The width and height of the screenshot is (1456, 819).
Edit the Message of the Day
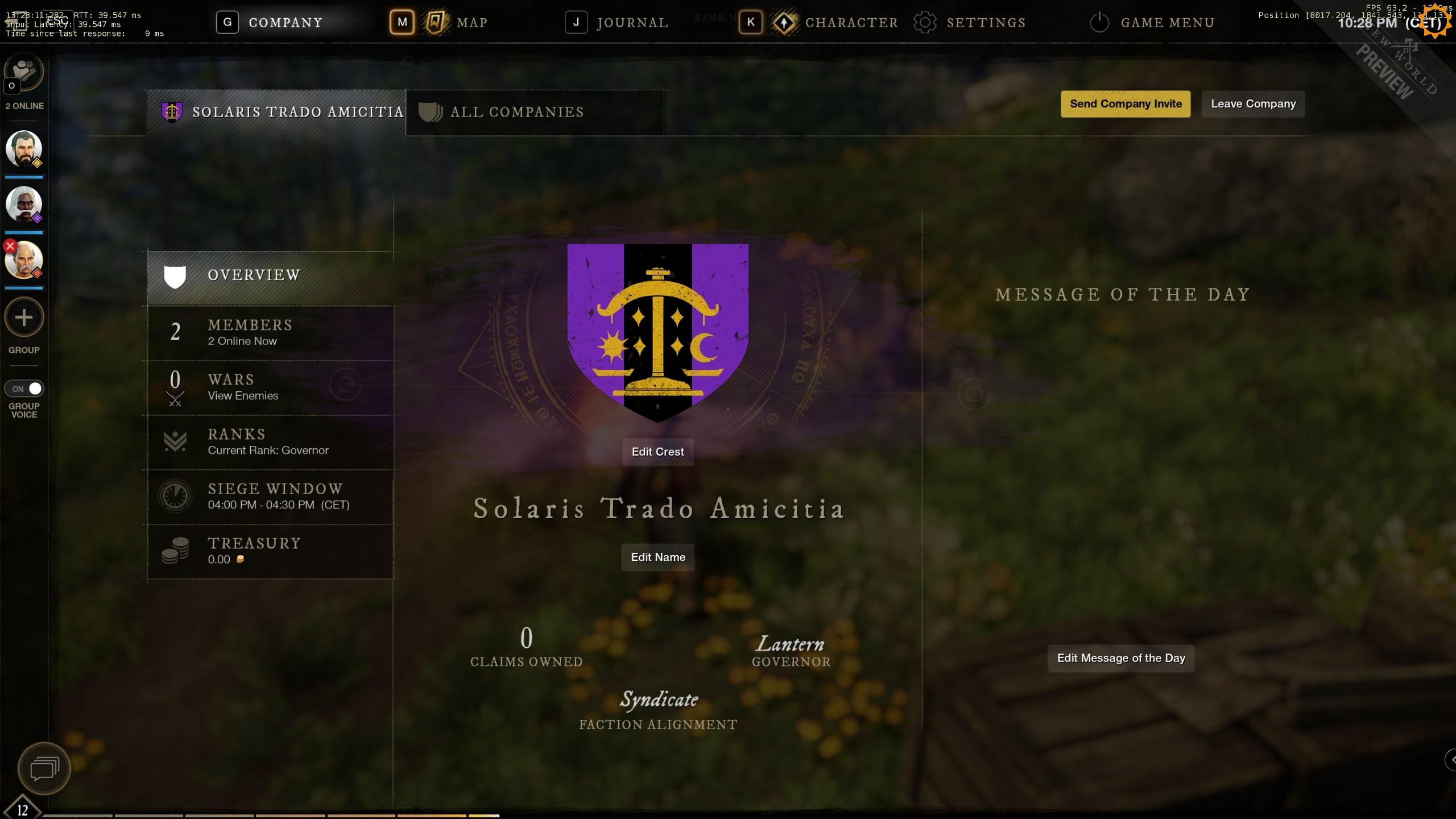[1120, 658]
